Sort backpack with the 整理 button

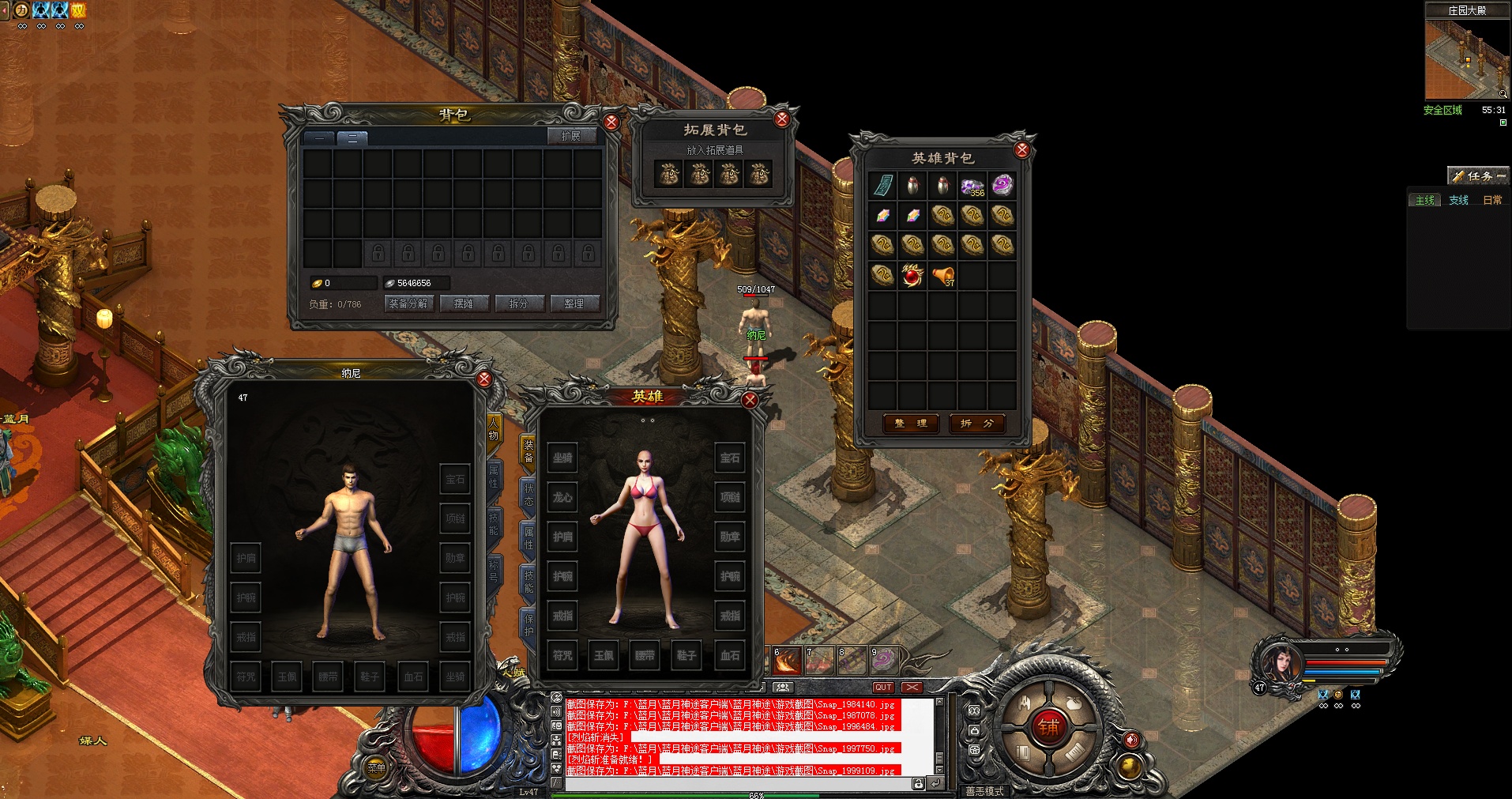coord(574,303)
